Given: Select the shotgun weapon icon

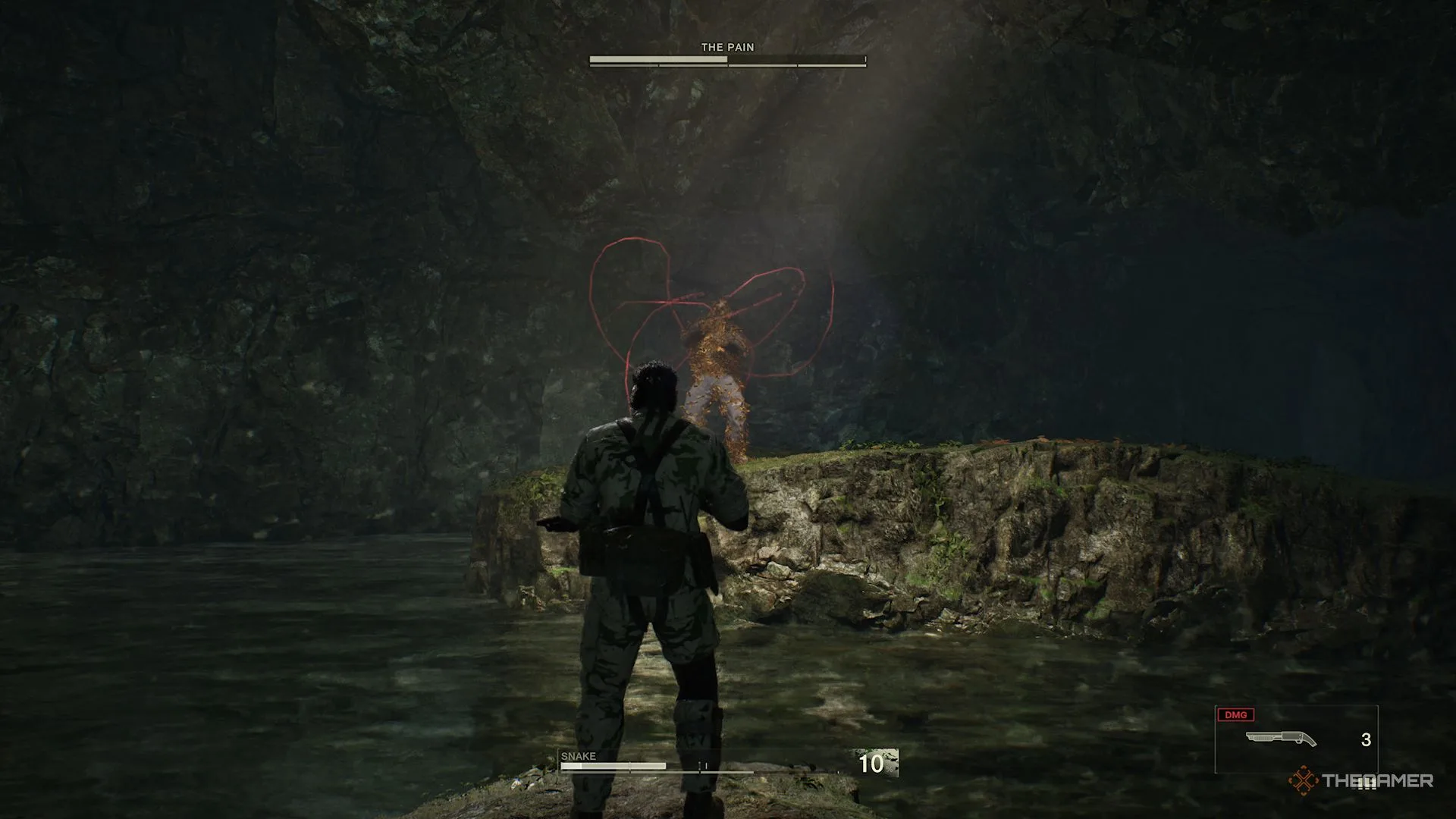Looking at the screenshot, I should pos(1281,737).
